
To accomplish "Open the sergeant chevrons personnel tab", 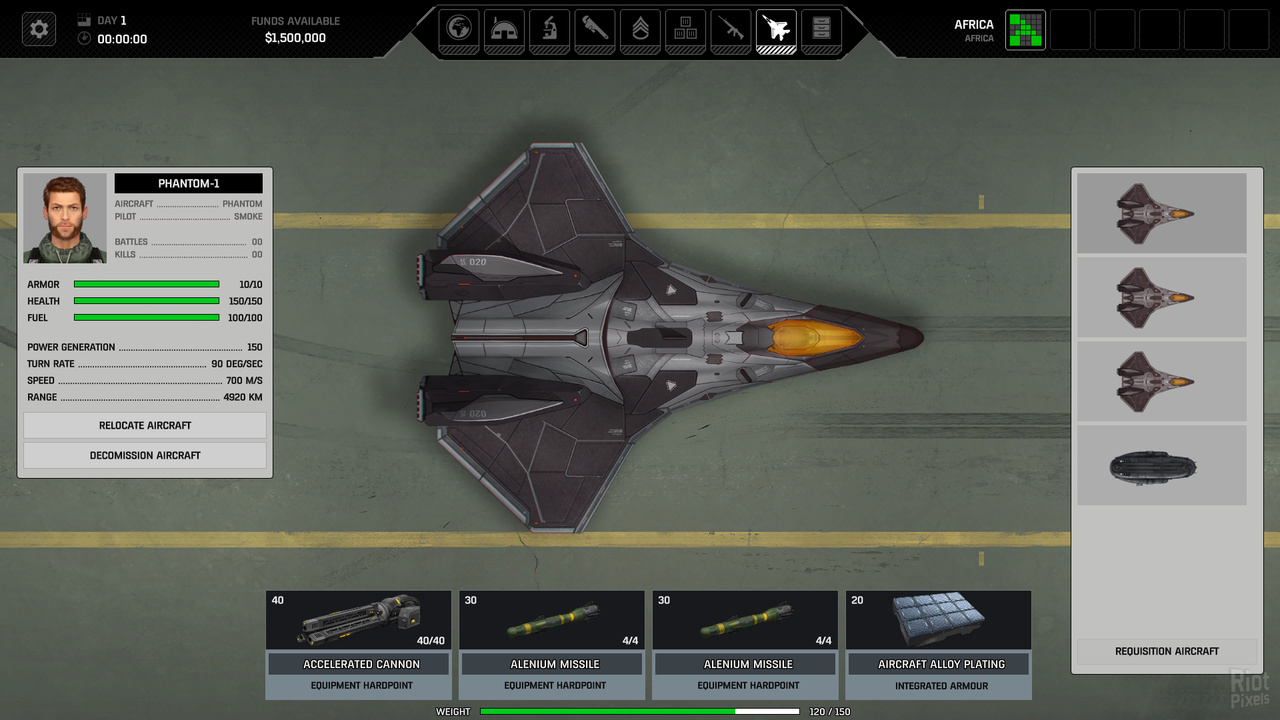I will pyautogui.click(x=640, y=29).
